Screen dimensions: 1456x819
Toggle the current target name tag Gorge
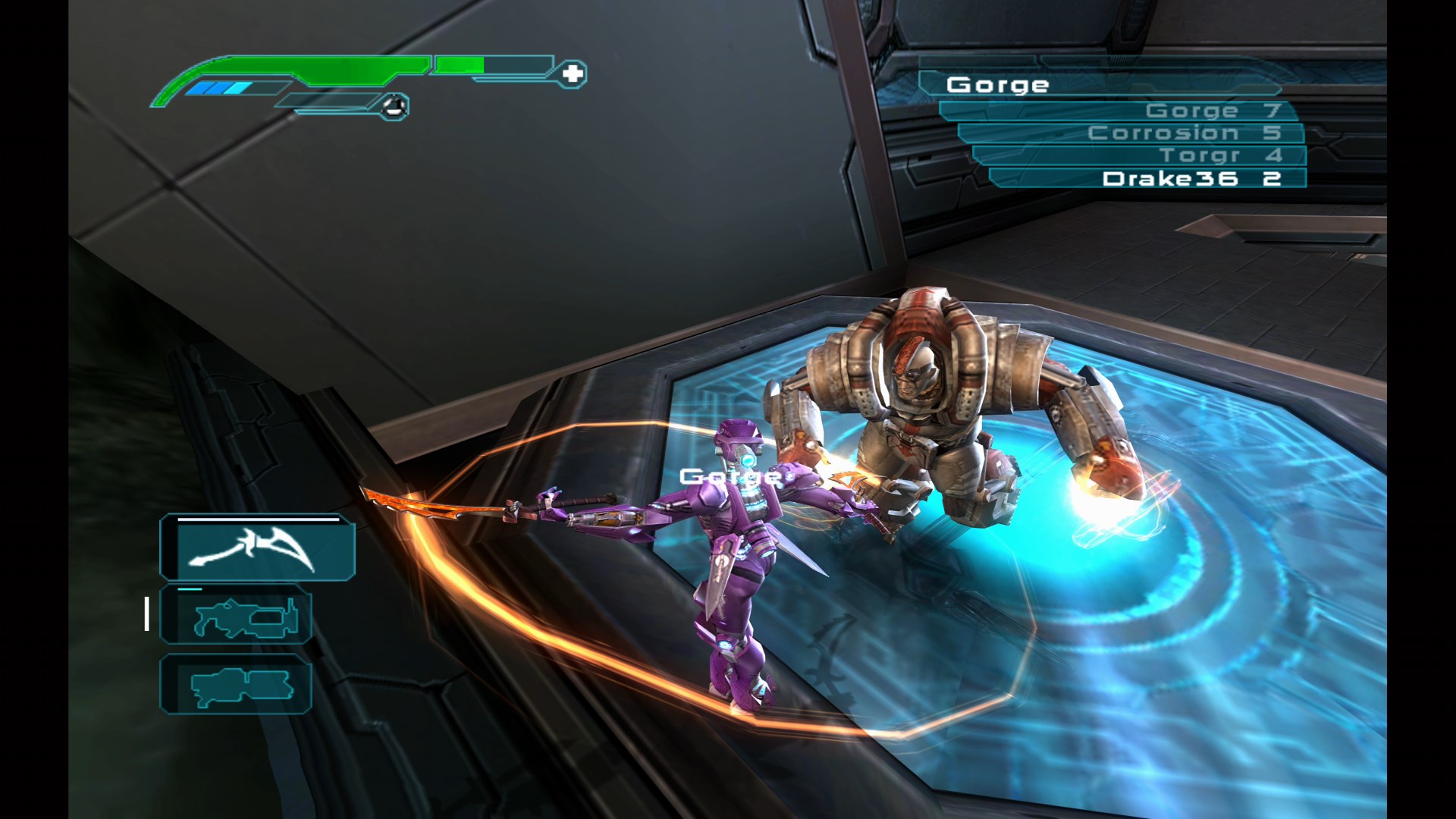coord(730,475)
